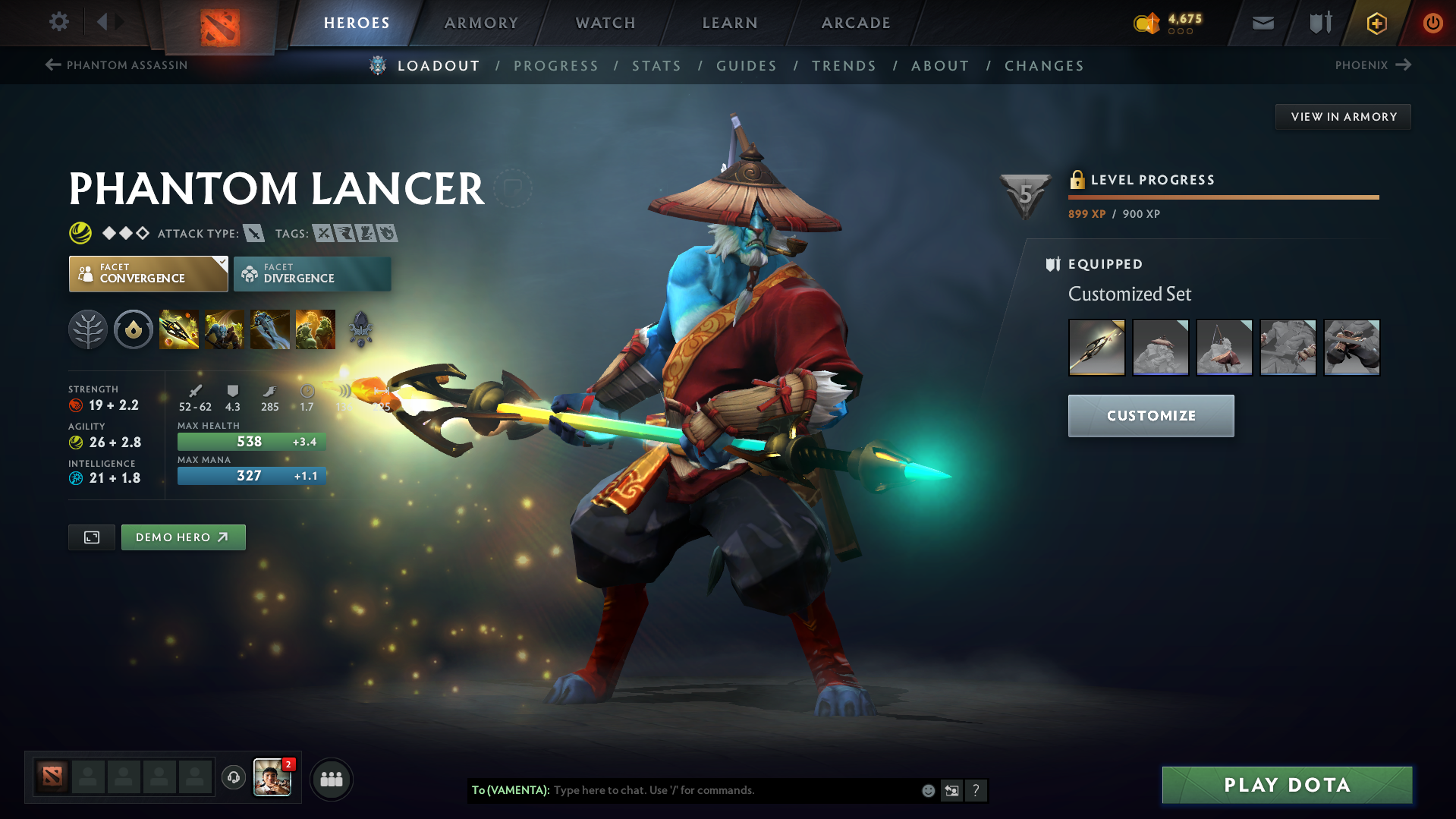Expand the Convergence facet dropdown chevron
This screenshot has width=1456, height=819.
221,263
